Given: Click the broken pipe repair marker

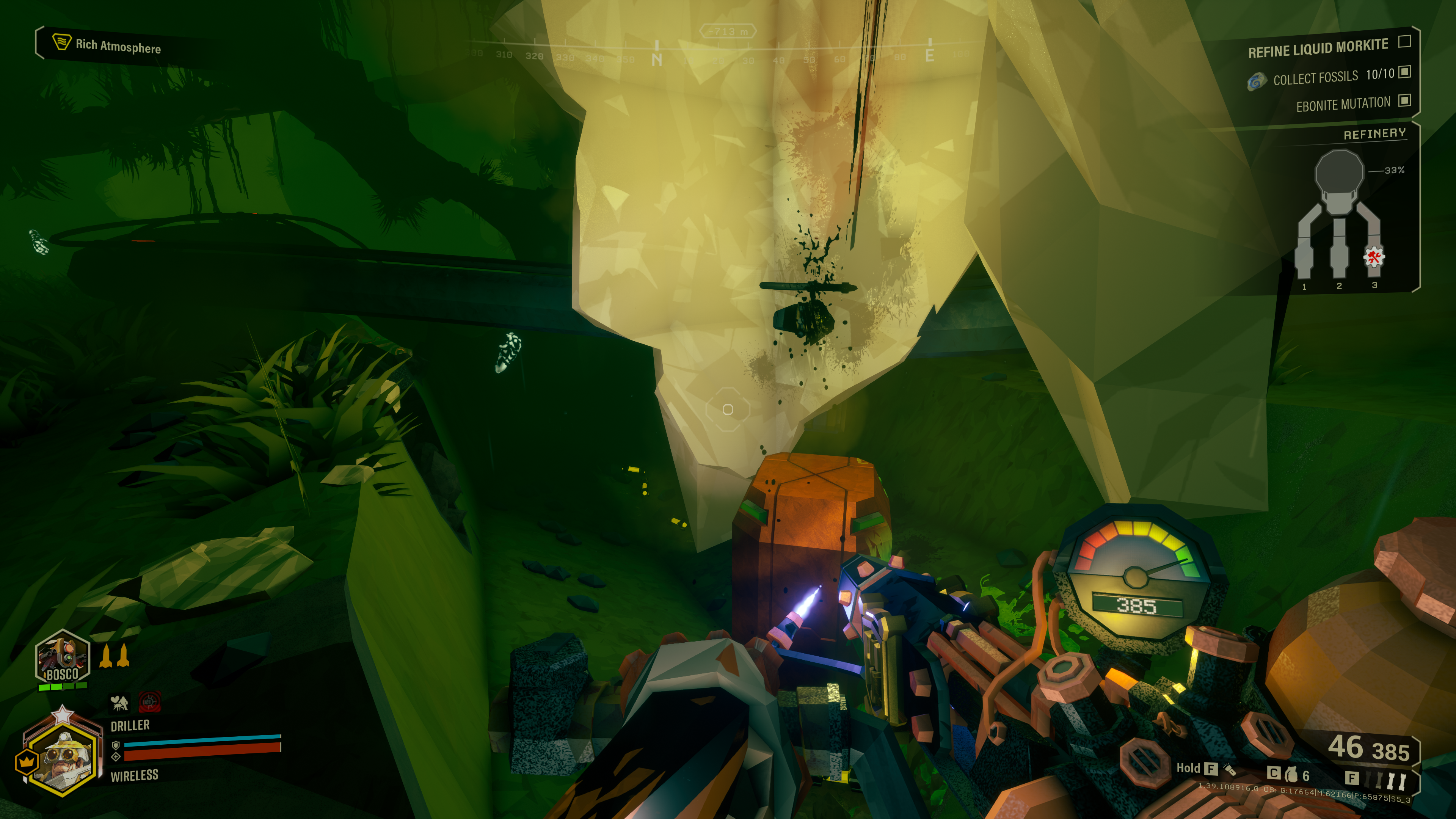Looking at the screenshot, I should pos(1373,257).
